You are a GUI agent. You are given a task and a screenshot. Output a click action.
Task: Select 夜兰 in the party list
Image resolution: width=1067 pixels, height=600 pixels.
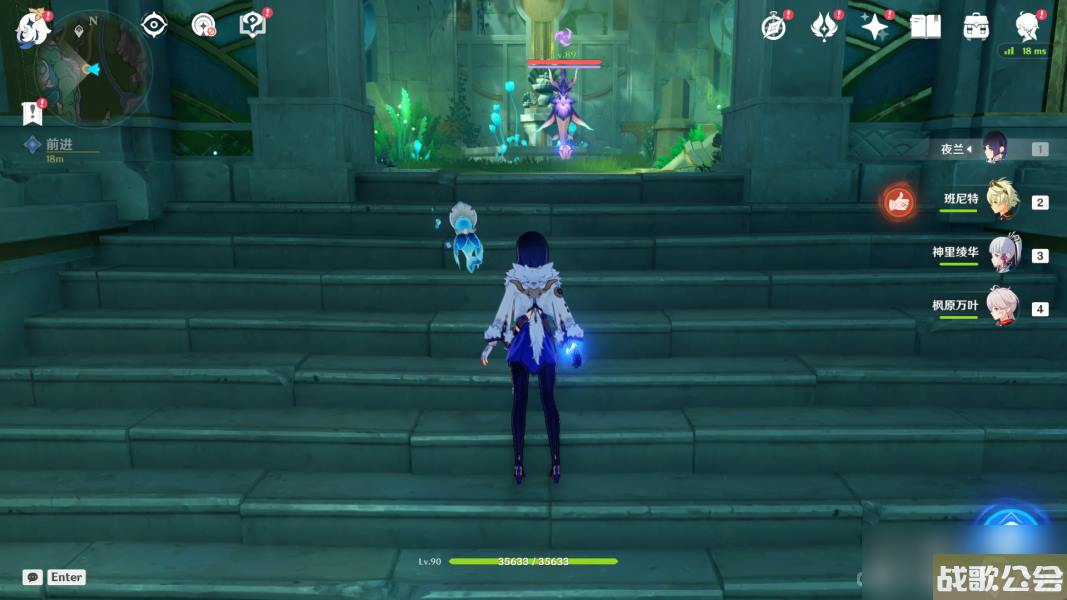click(x=994, y=148)
